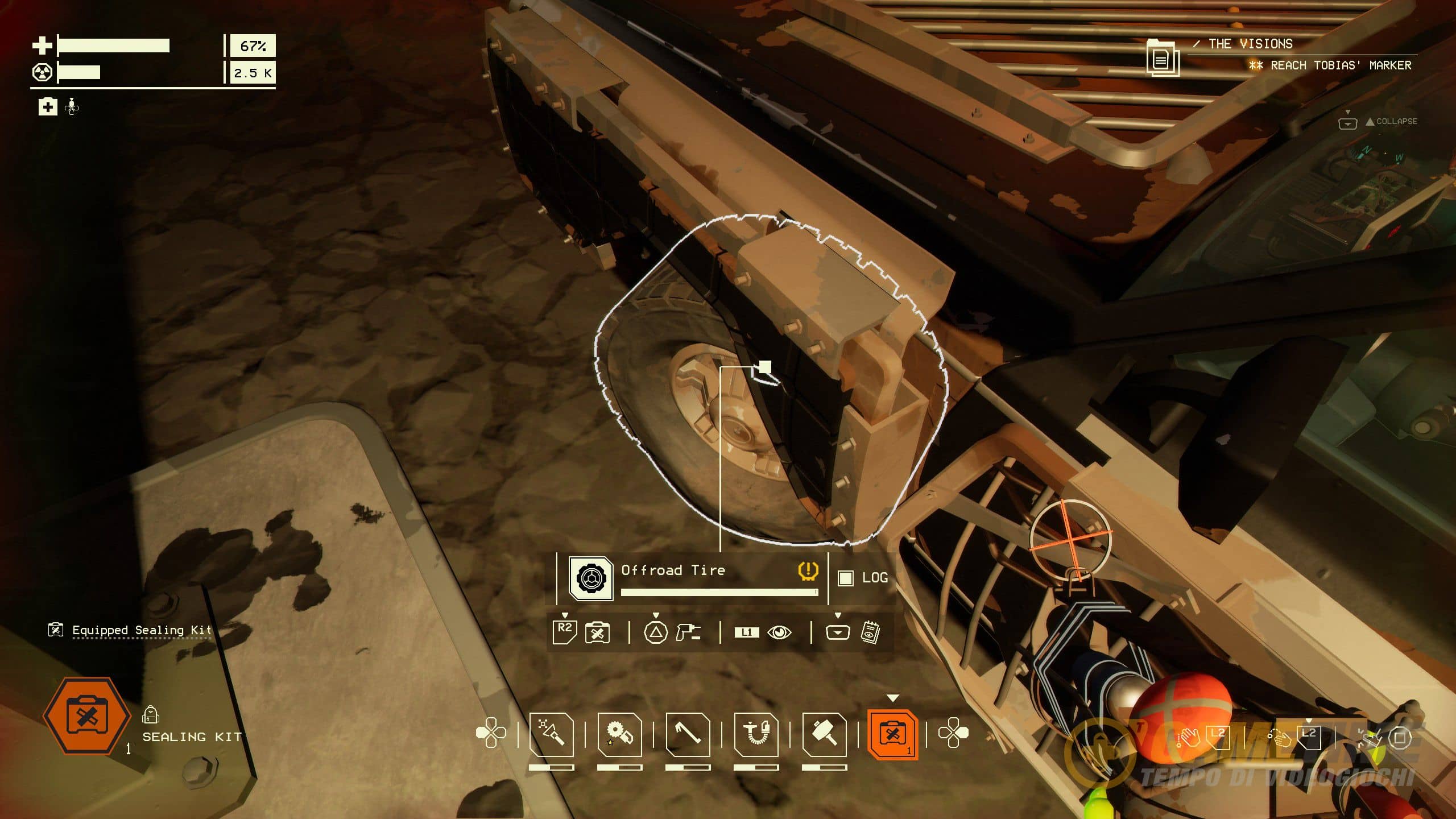Open the quest log document icon

[x=1162, y=57]
